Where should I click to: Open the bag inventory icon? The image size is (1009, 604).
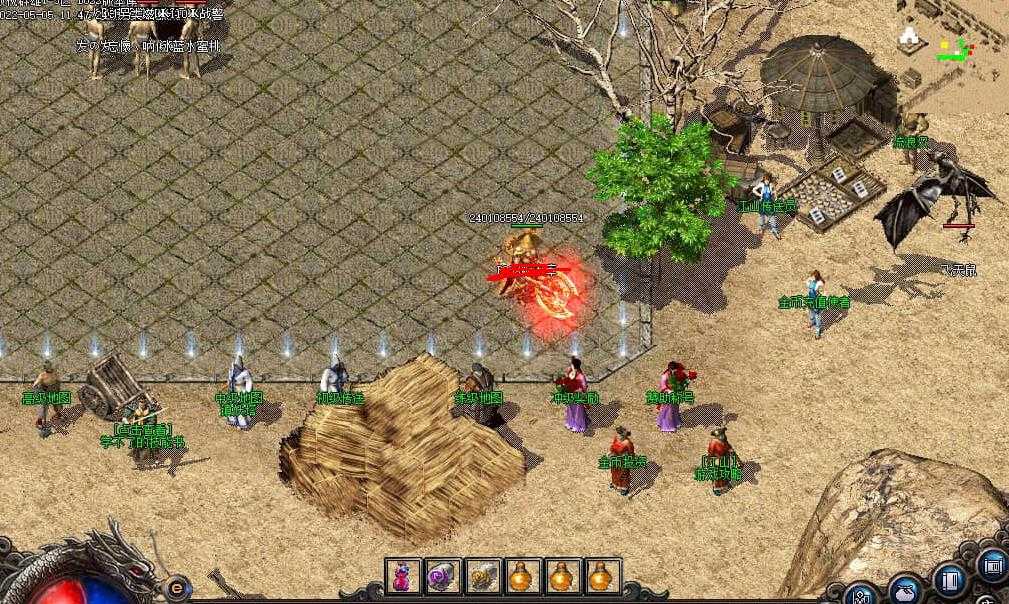(x=906, y=591)
